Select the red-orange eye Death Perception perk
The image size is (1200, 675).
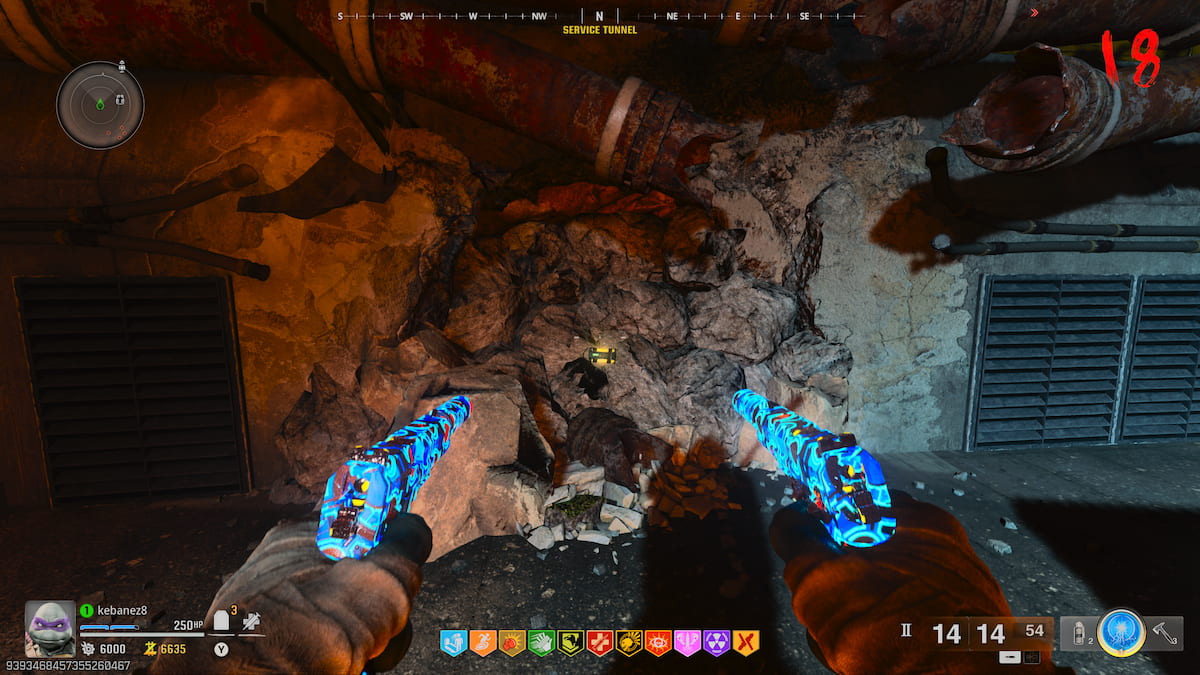pos(658,643)
